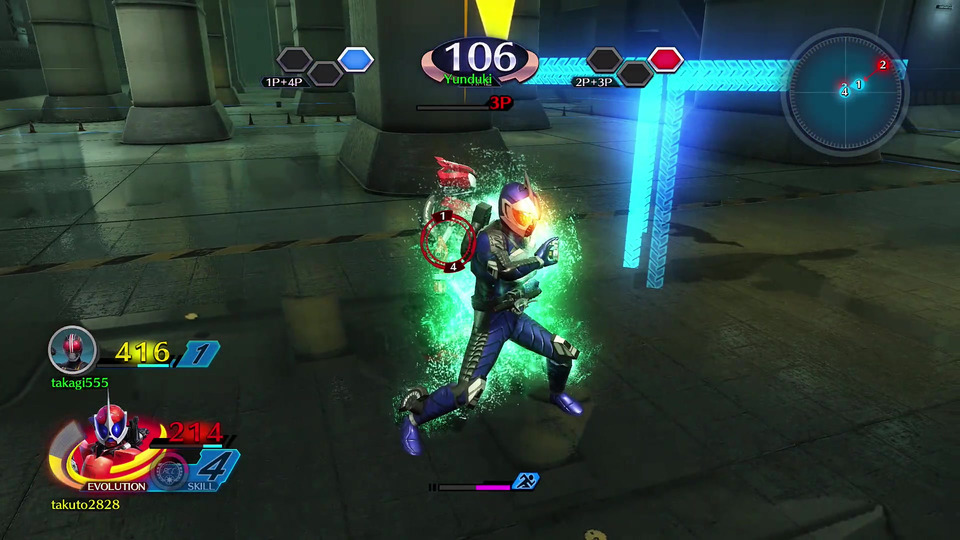Click the red lock-on target reticle
The height and width of the screenshot is (540, 960).
443,240
